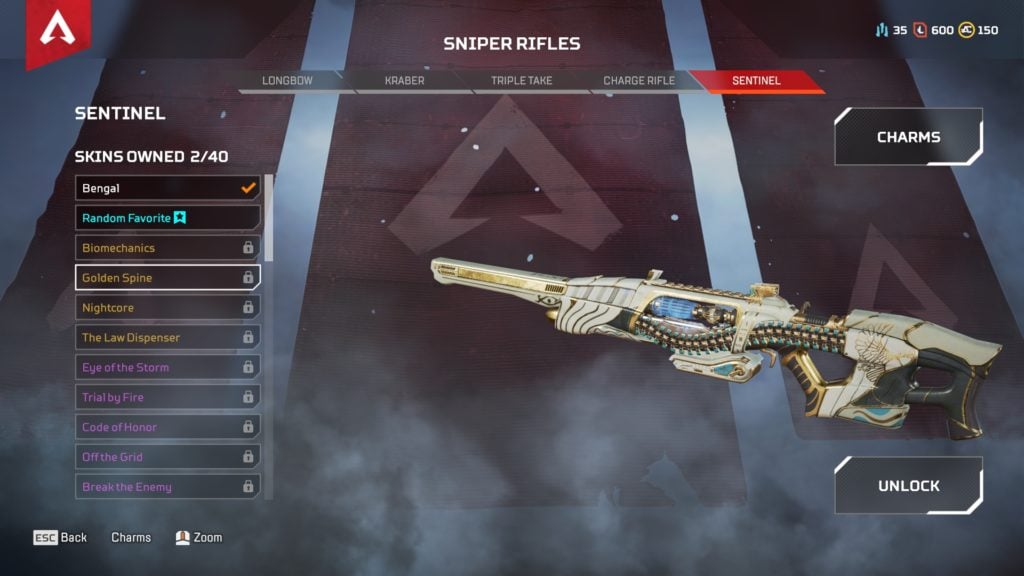This screenshot has height=576, width=1024.
Task: Equip the Bengal skin
Action: [x=167, y=188]
